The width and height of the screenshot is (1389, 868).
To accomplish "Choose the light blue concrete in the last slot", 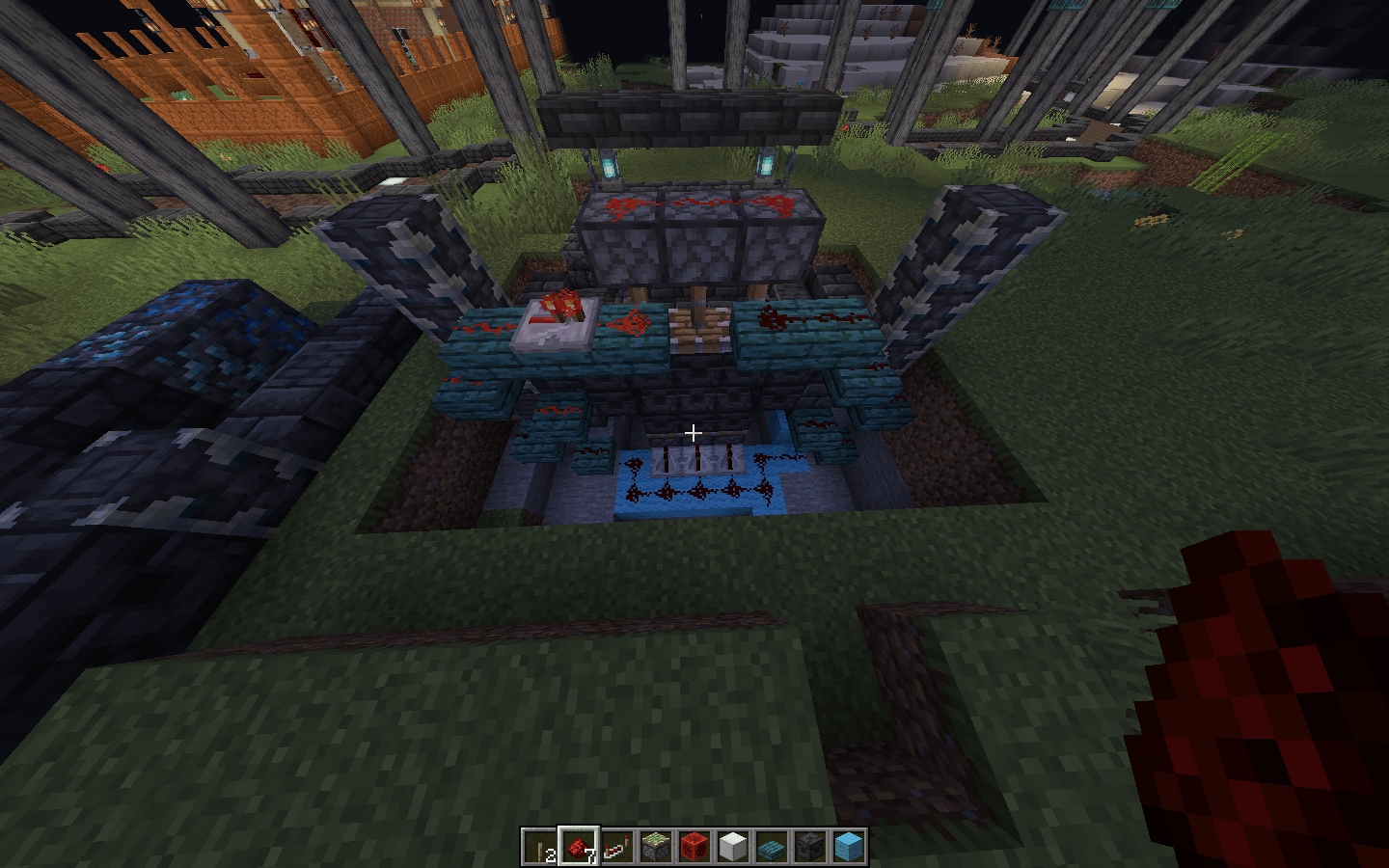I will [847, 849].
